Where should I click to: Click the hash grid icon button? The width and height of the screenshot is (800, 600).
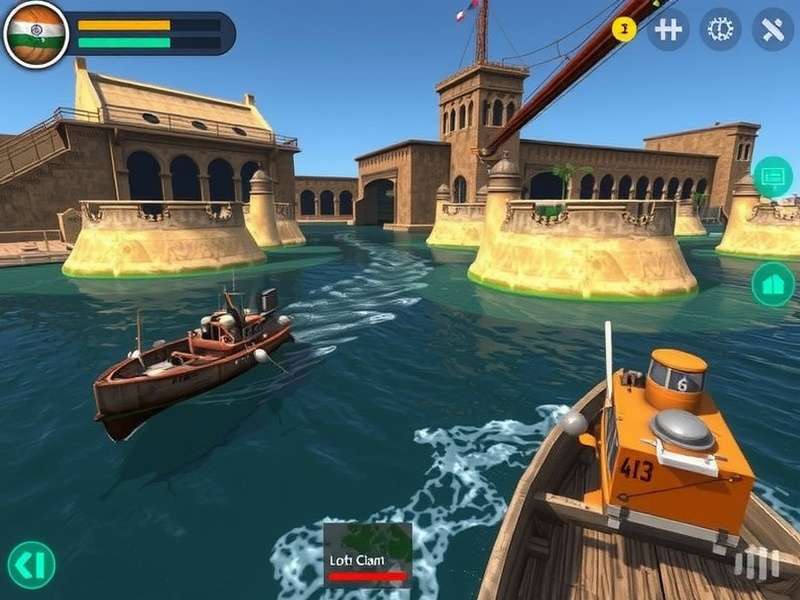click(x=668, y=29)
